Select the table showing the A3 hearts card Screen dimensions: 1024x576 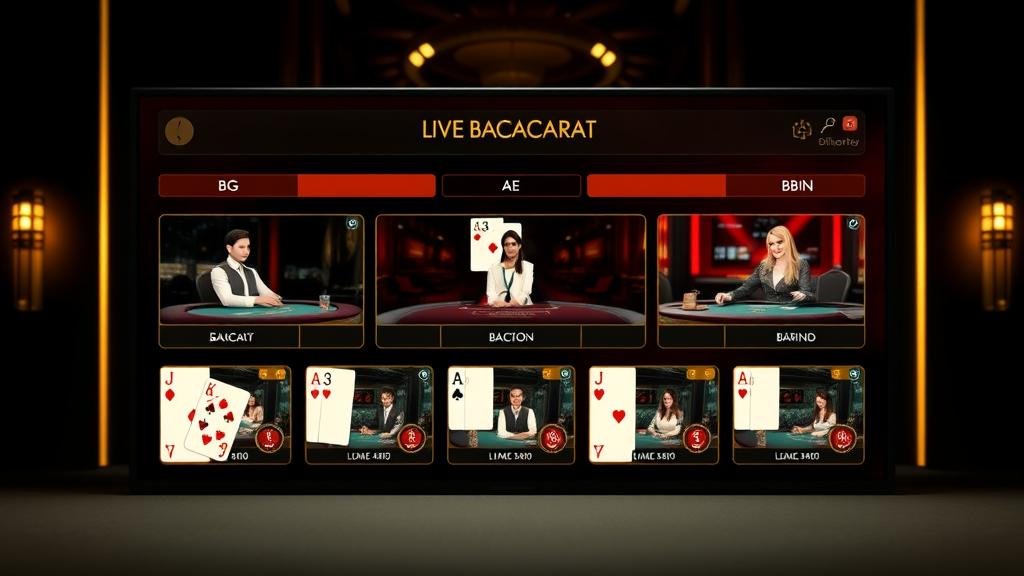click(369, 414)
